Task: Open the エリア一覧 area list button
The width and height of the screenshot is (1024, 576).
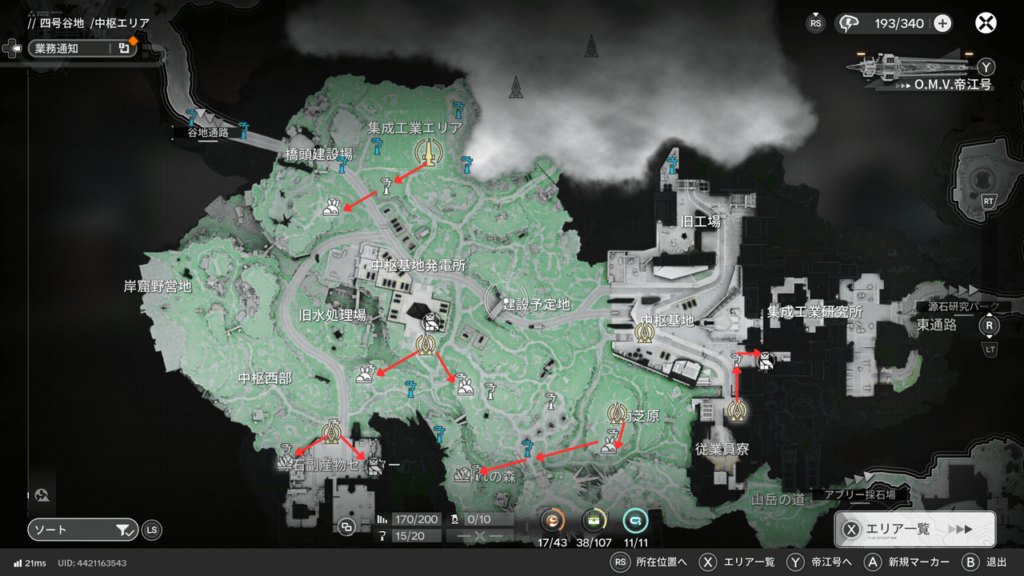Action: (x=914, y=529)
